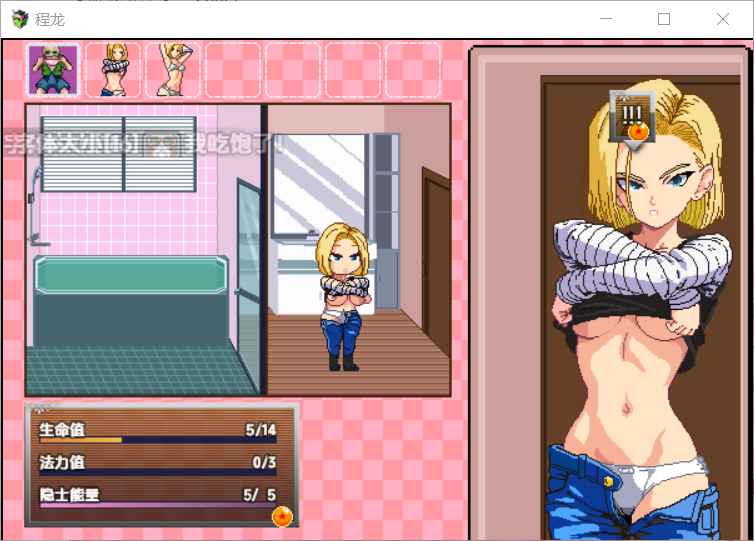Screen dimensions: 754x541
Task: Maximize the game window
Action: pyautogui.click(x=664, y=19)
